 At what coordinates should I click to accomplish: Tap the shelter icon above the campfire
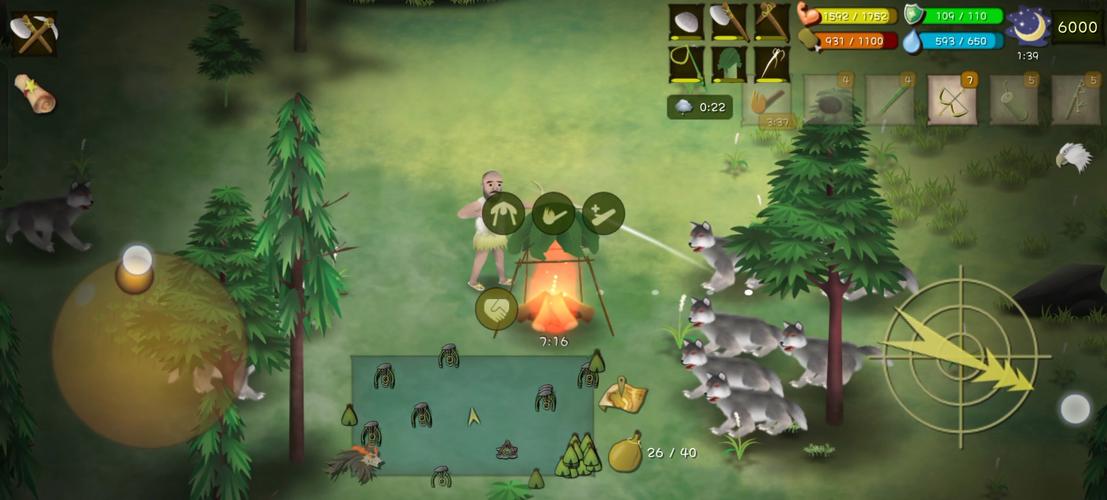point(503,213)
